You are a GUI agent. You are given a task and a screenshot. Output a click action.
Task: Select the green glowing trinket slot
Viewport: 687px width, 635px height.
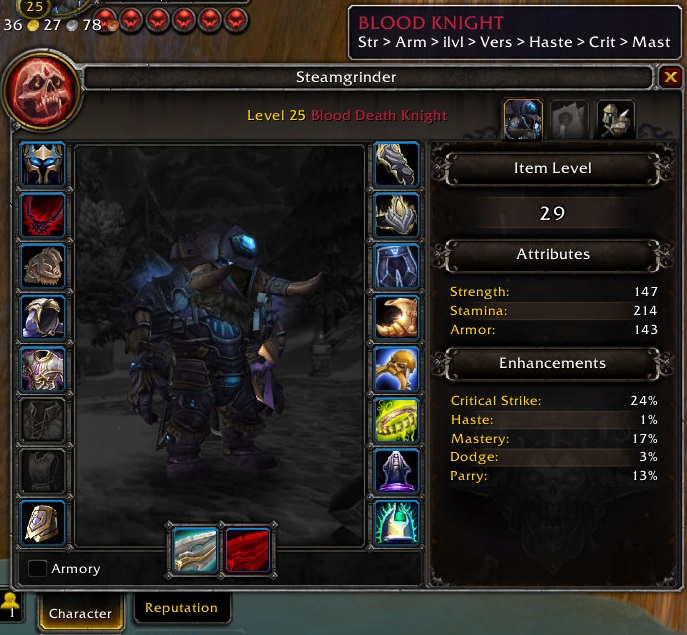[x=396, y=522]
